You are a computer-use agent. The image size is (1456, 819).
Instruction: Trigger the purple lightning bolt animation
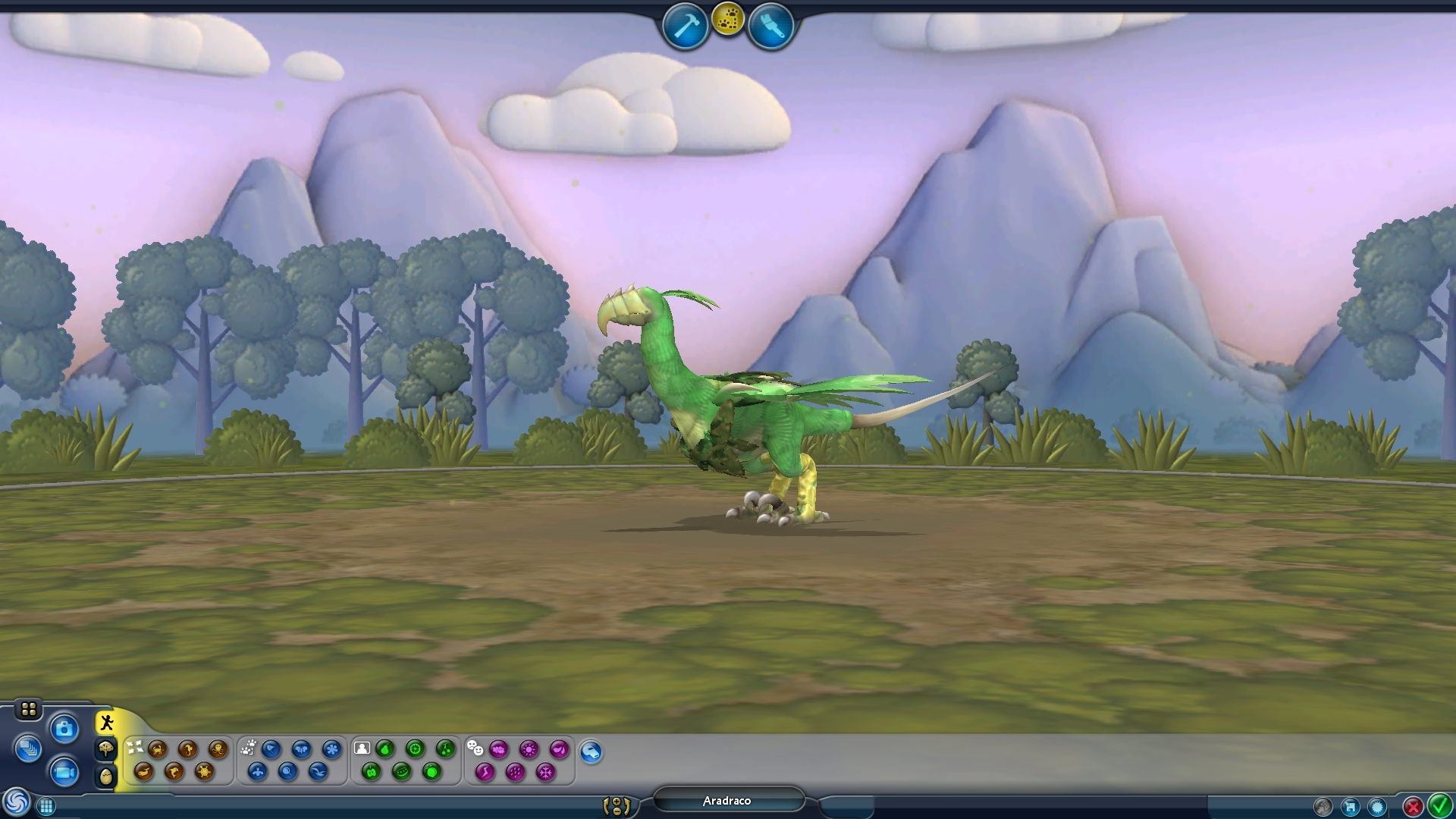point(485,772)
